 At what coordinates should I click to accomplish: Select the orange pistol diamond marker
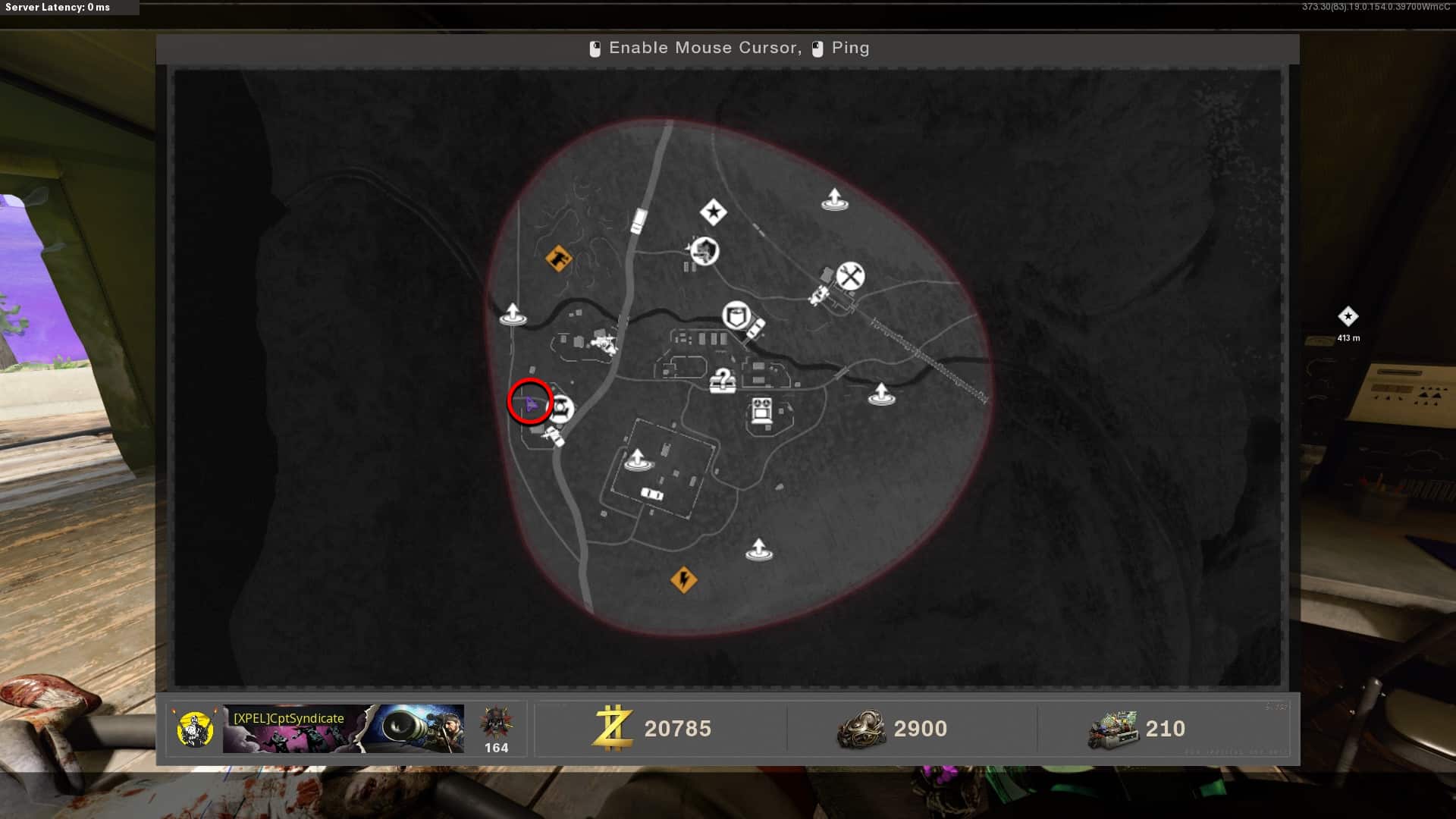click(558, 259)
